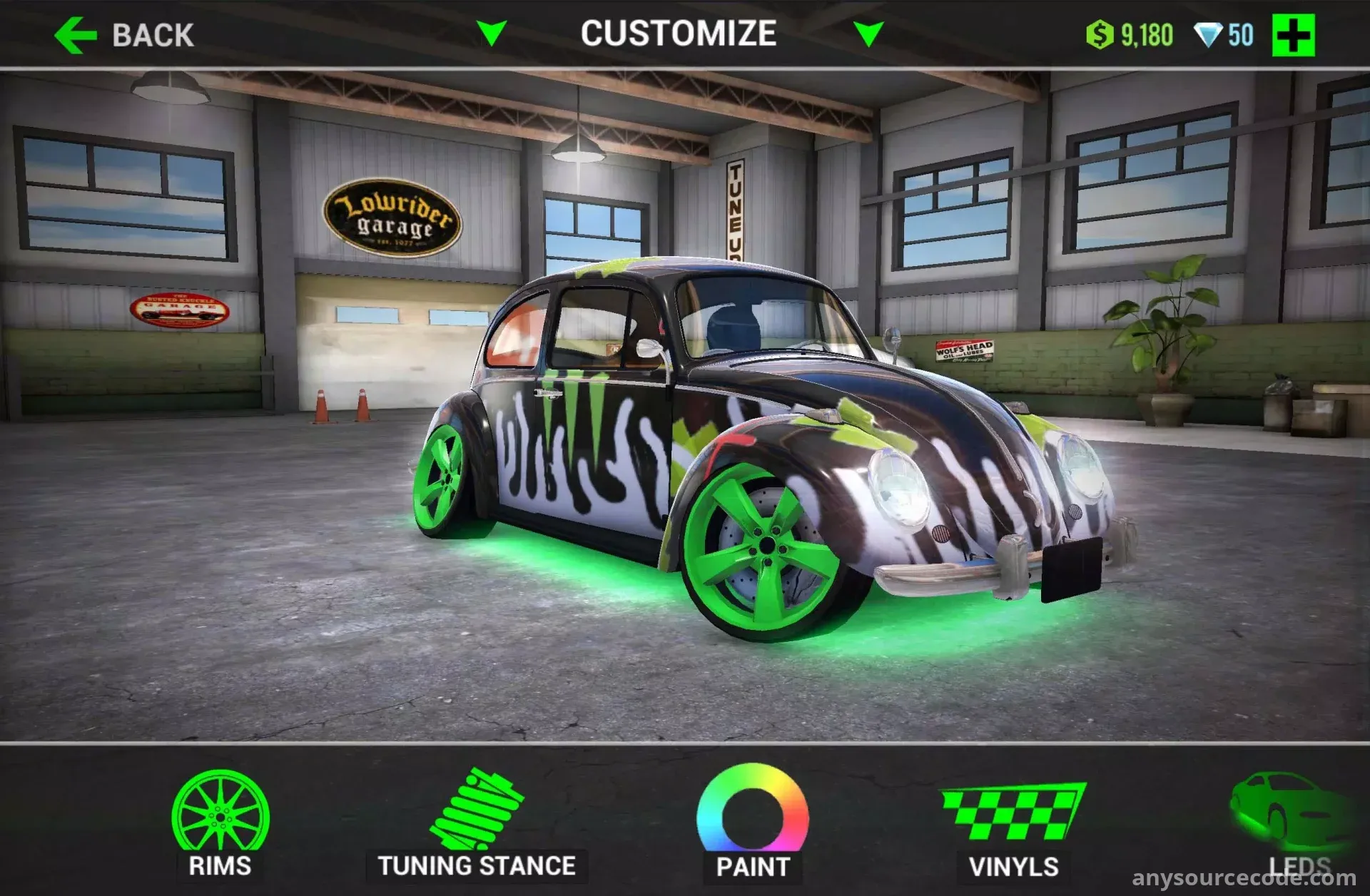Click the green plus to buy currency

[1293, 35]
